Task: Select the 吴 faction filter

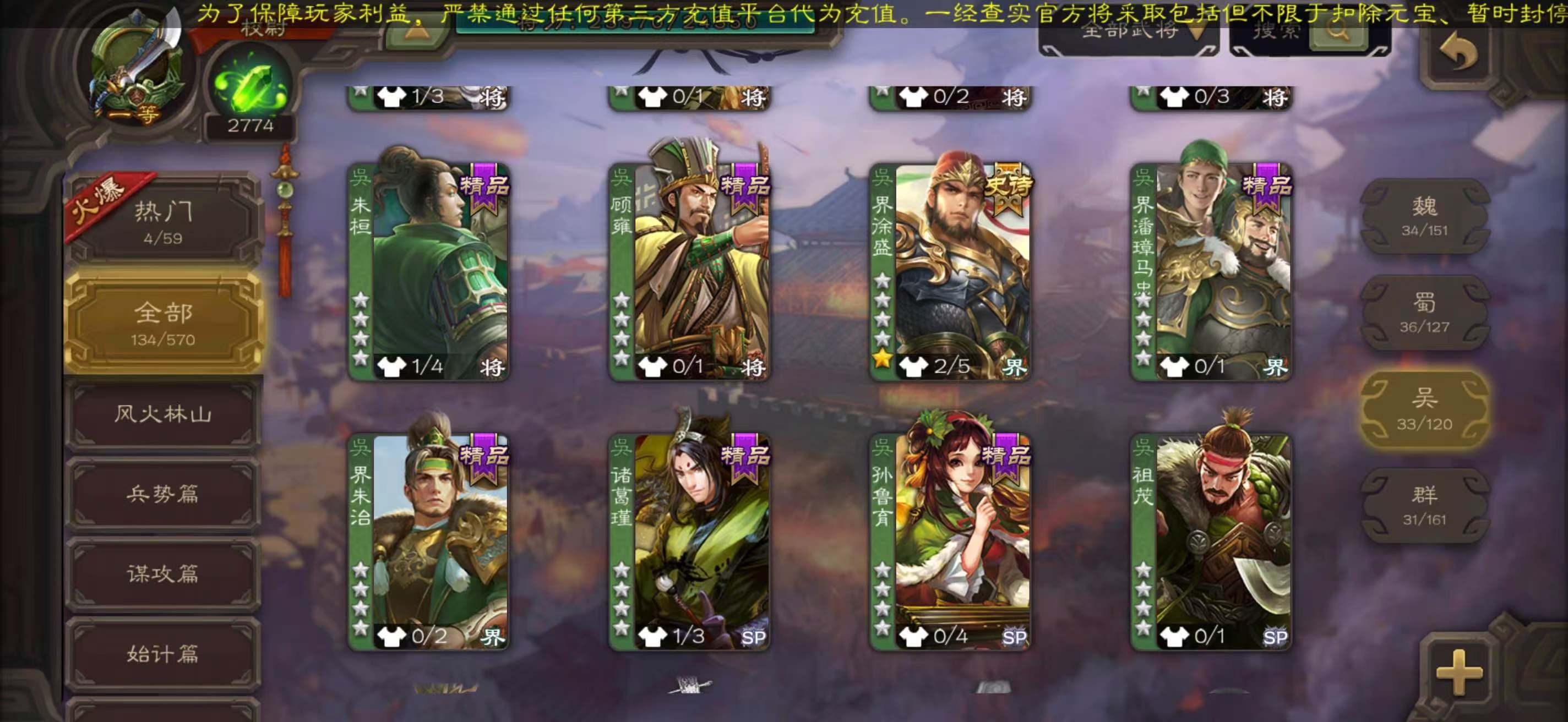Action: click(1424, 409)
